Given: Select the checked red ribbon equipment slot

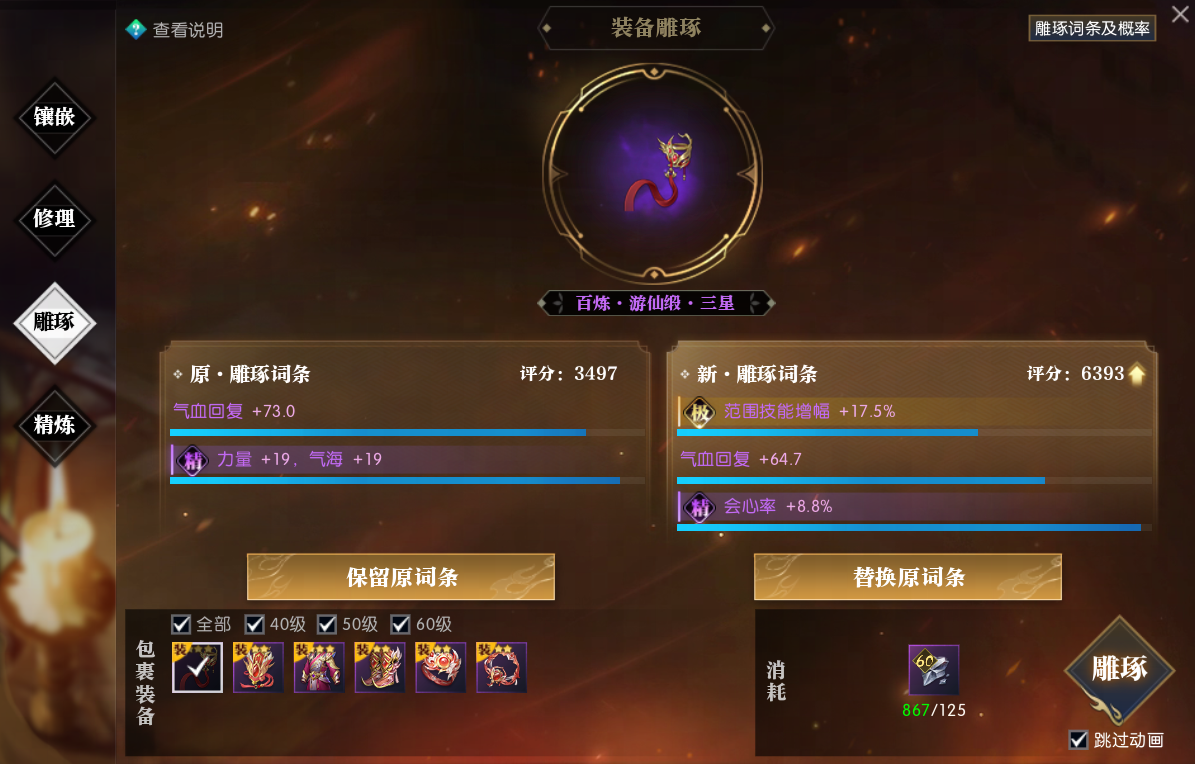Looking at the screenshot, I should coord(197,668).
